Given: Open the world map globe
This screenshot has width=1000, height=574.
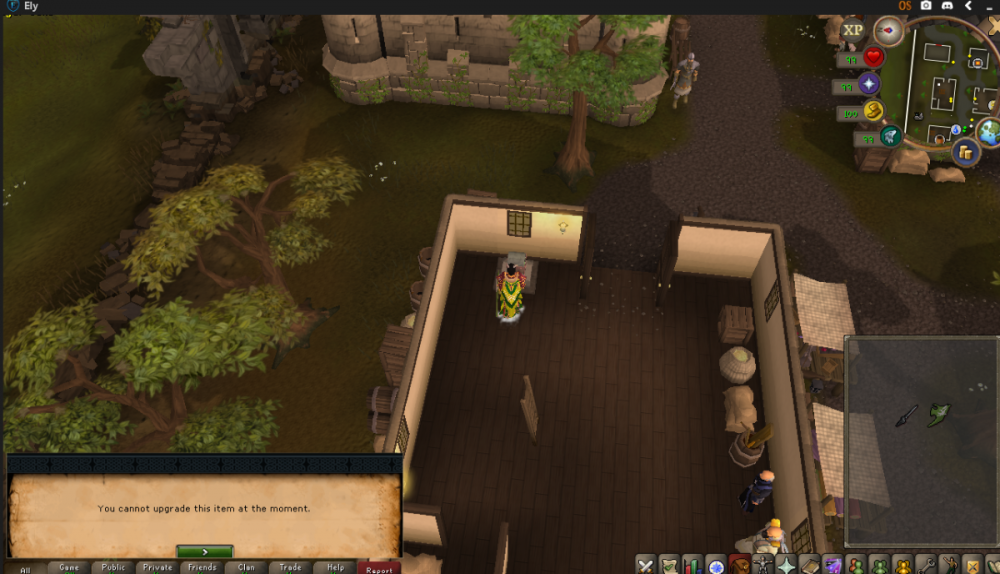Looking at the screenshot, I should [989, 131].
